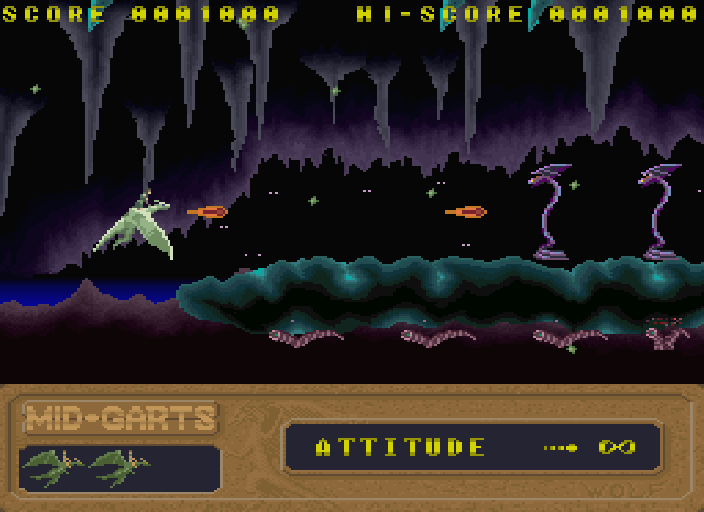Click the MID-GARTS title plate
This screenshot has width=704, height=512.
coord(120,418)
